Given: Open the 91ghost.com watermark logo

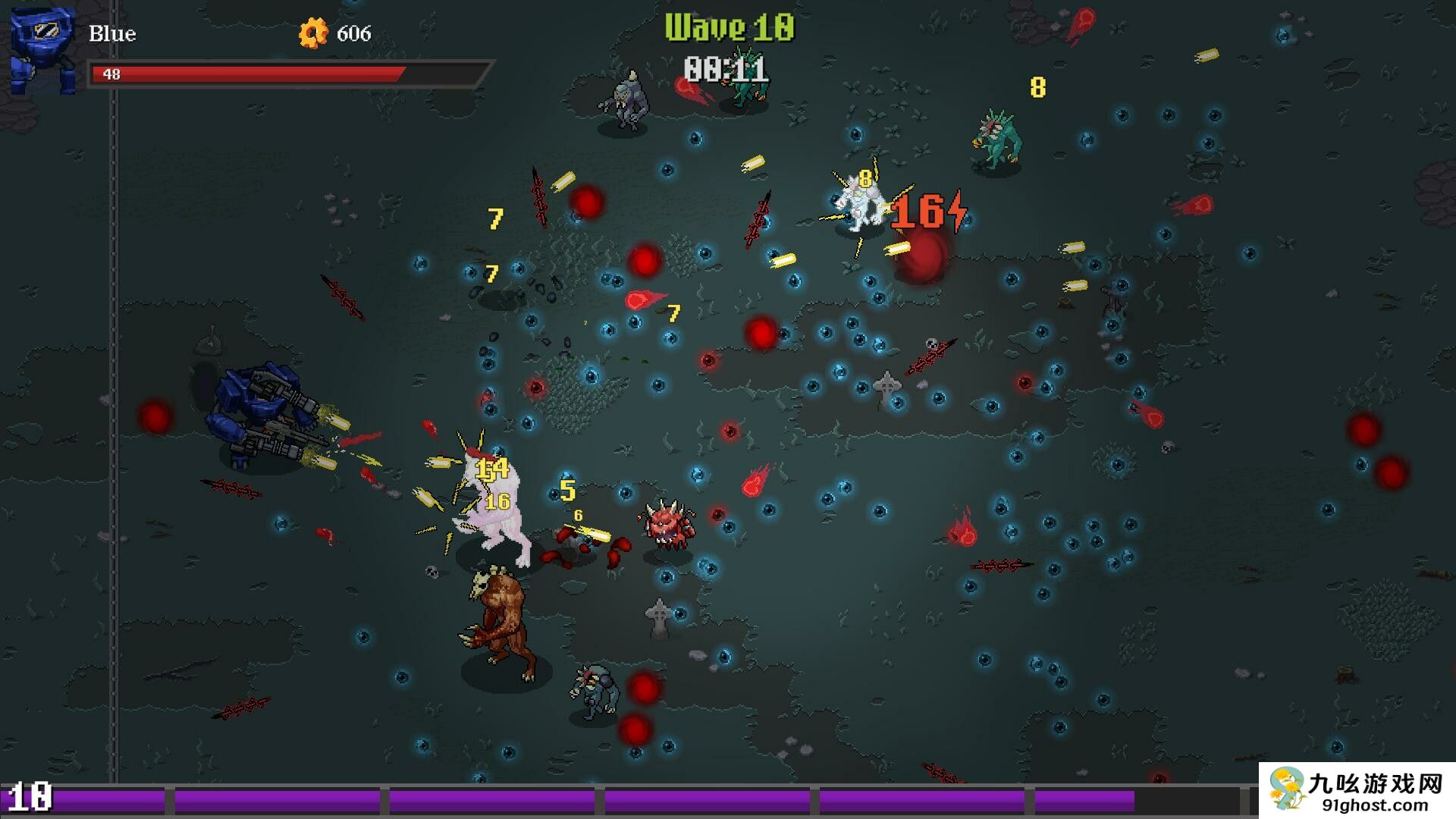Looking at the screenshot, I should coord(1356,790).
